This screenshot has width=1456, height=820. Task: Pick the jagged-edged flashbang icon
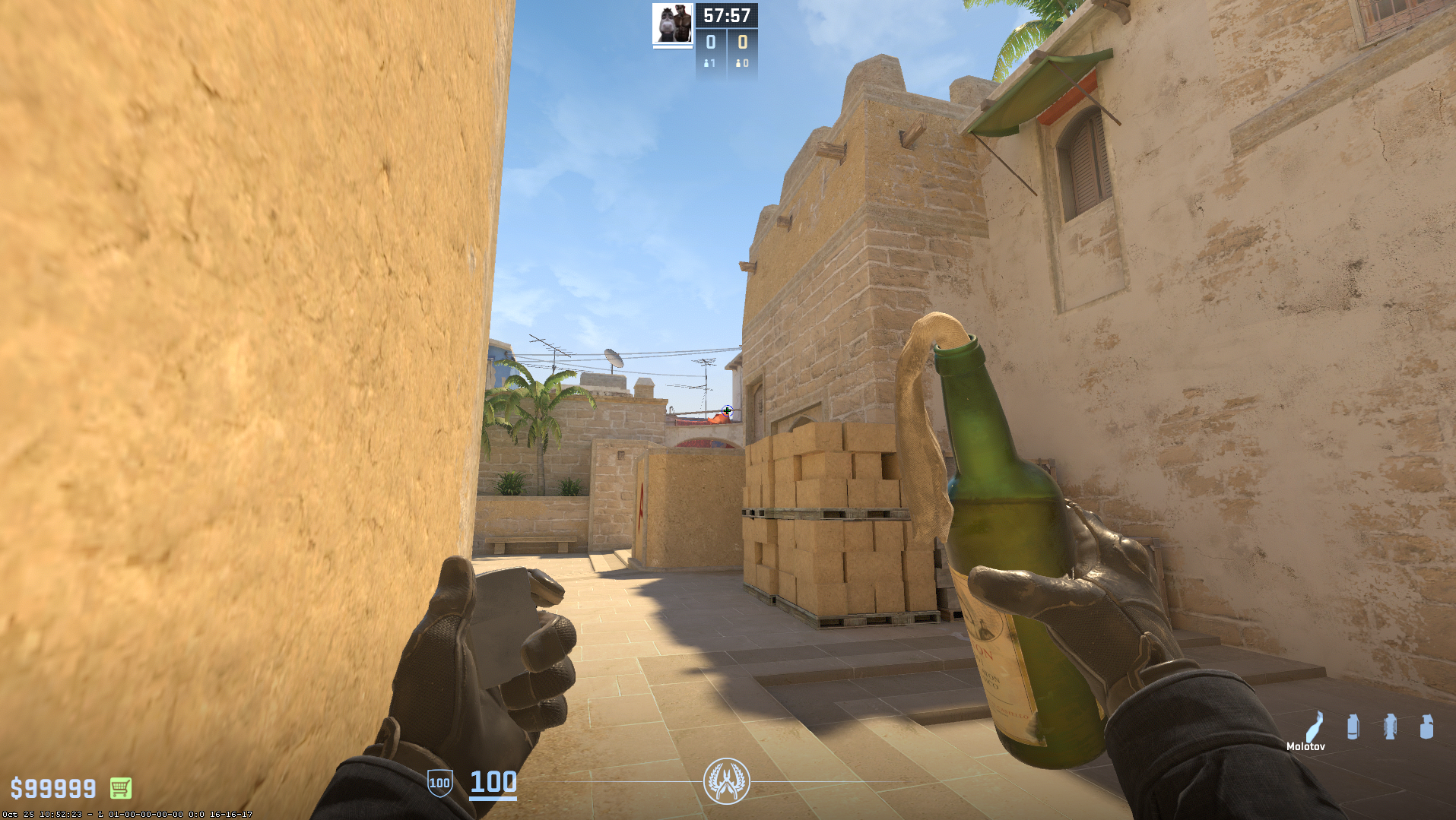click(1390, 727)
